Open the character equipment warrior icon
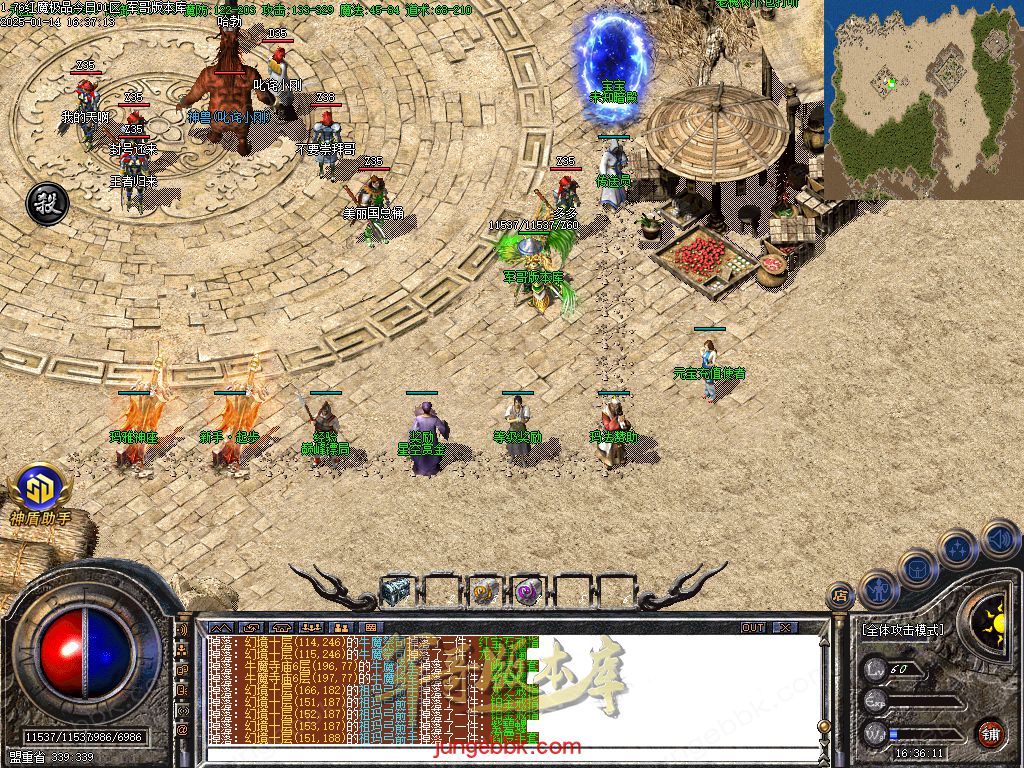The image size is (1024, 768). 878,590
